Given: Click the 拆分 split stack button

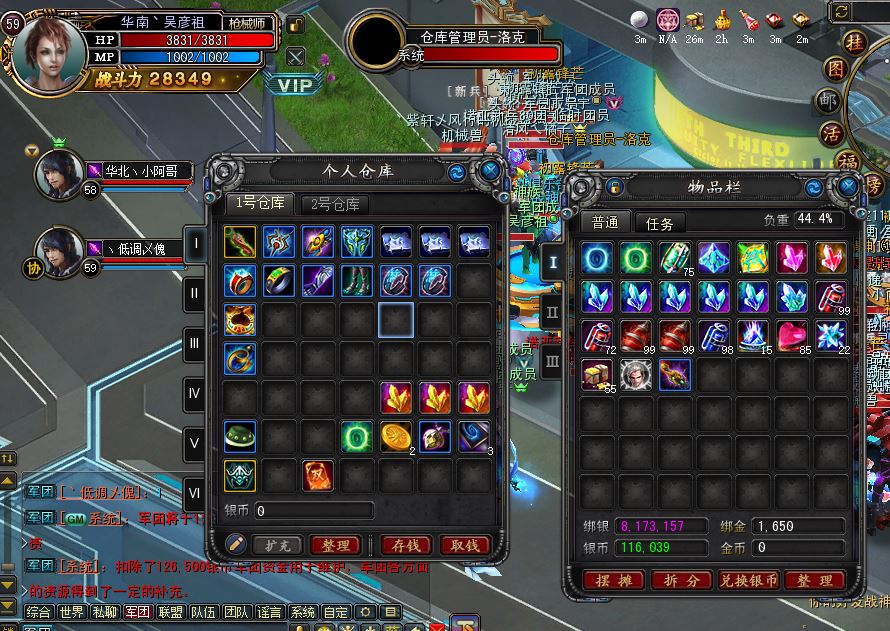Looking at the screenshot, I should [679, 580].
